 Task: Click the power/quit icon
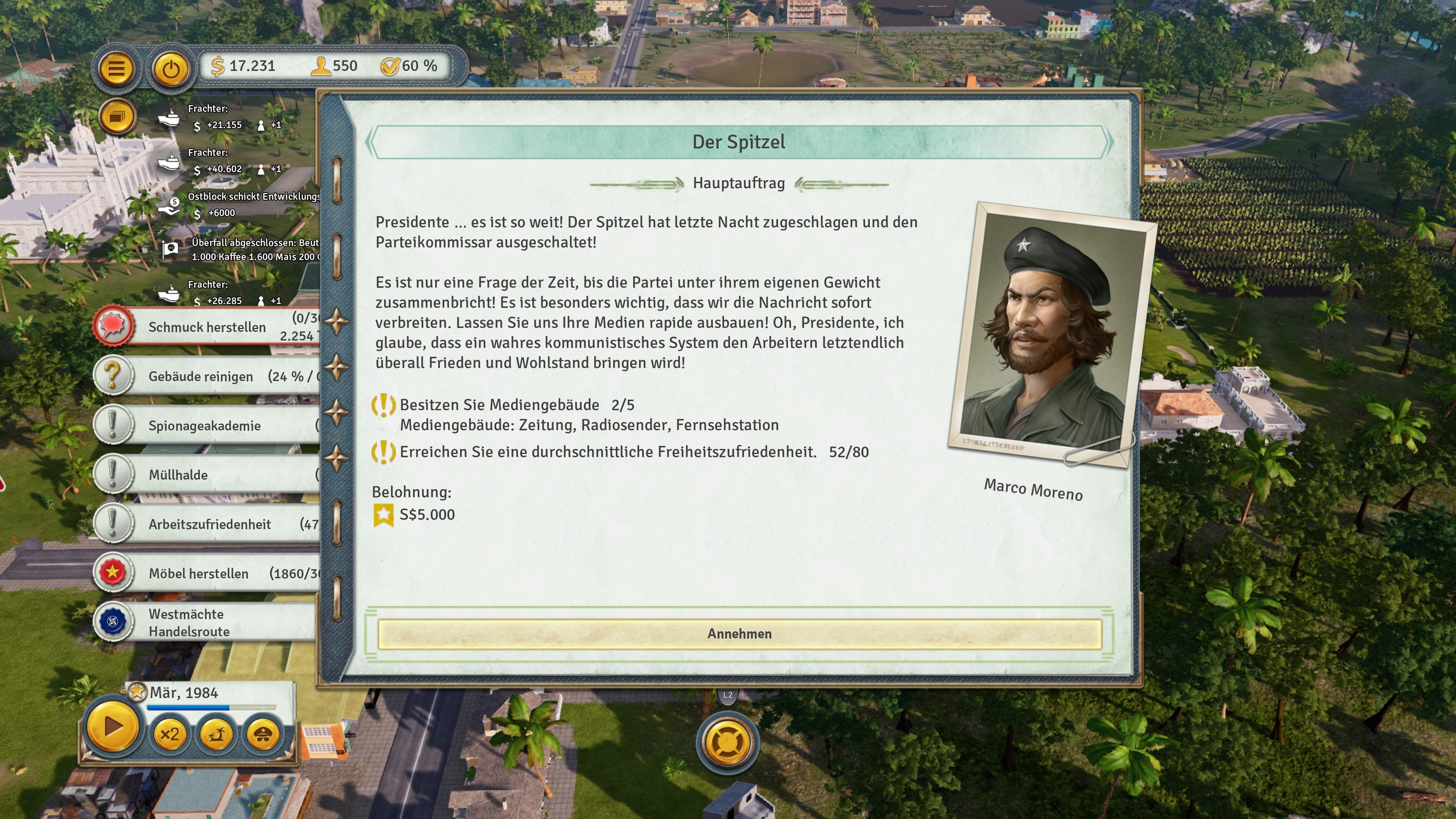[171, 66]
